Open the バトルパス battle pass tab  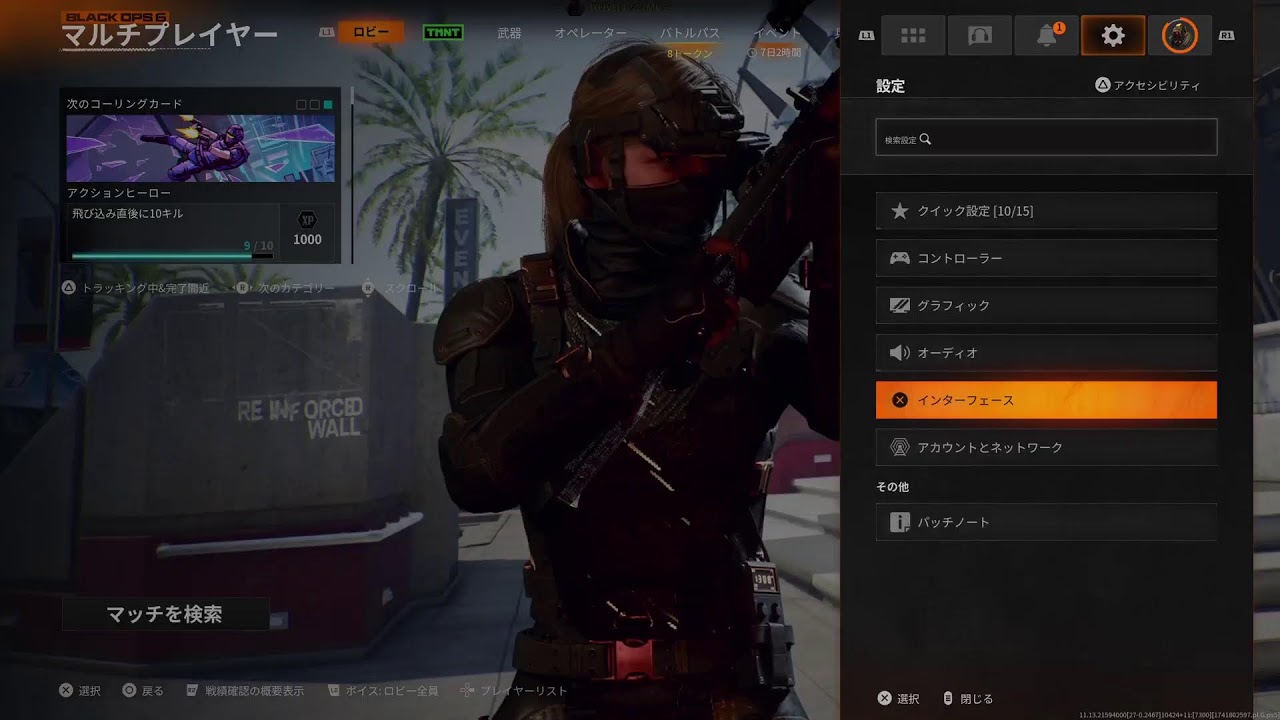(690, 33)
